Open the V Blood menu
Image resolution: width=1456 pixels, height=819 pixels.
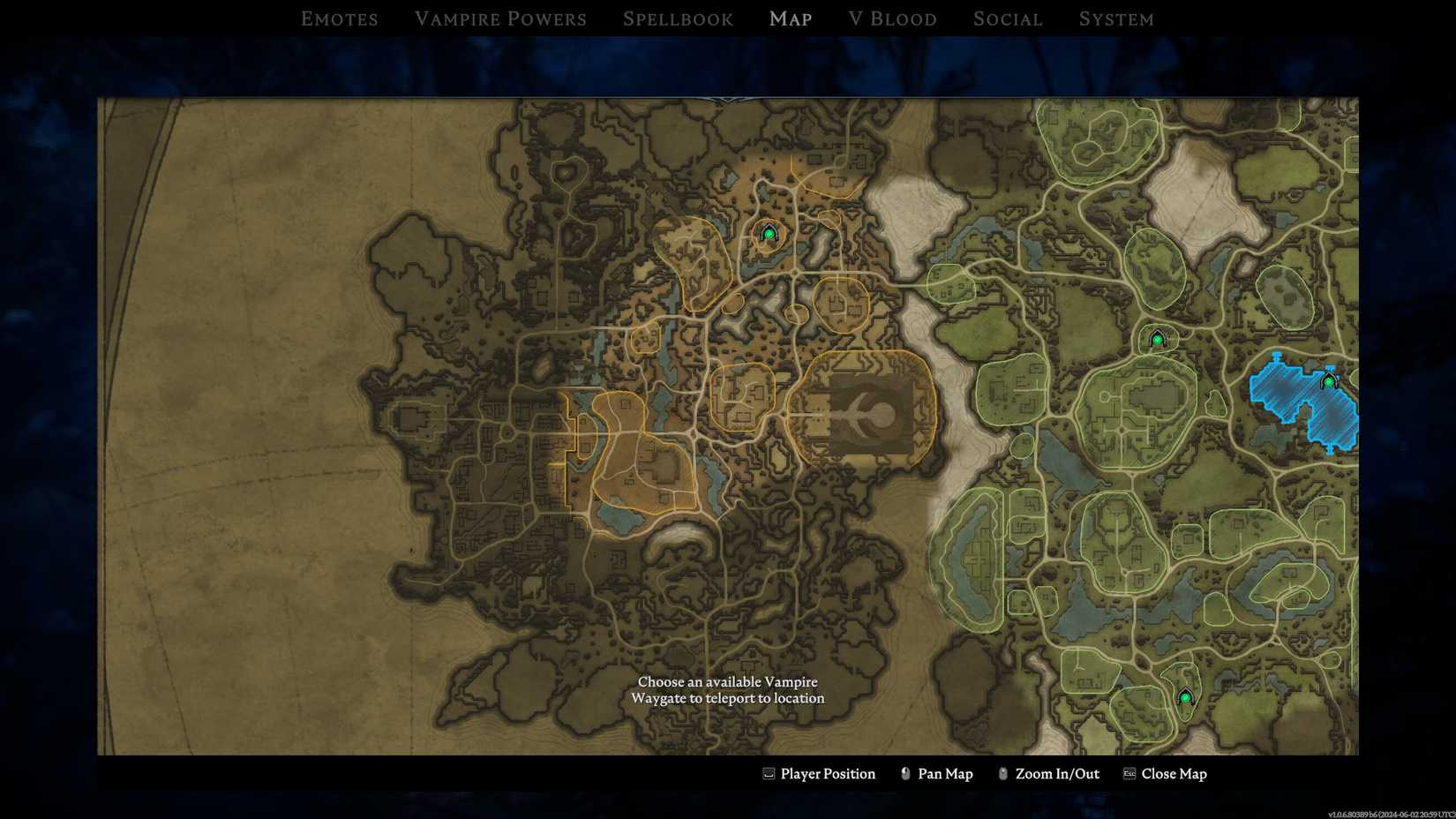(893, 19)
